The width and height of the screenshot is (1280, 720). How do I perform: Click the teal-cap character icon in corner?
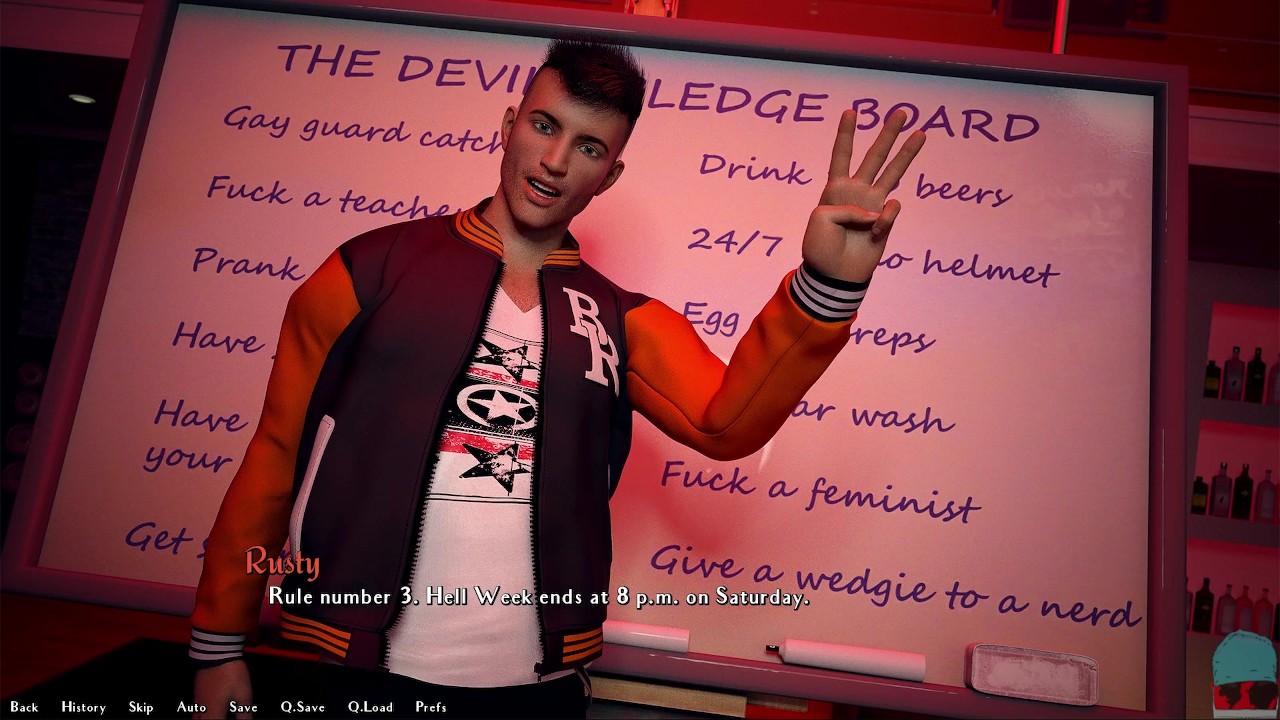(1245, 673)
